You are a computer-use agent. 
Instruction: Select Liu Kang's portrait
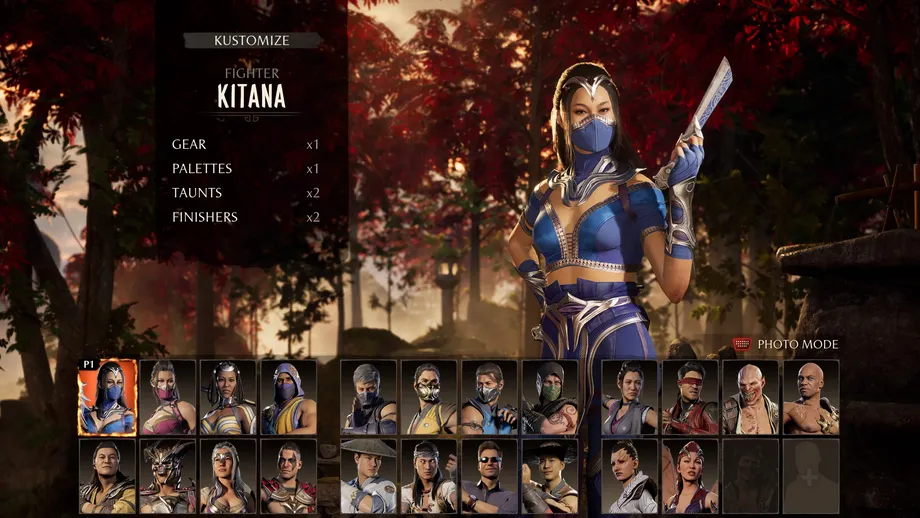(x=429, y=476)
